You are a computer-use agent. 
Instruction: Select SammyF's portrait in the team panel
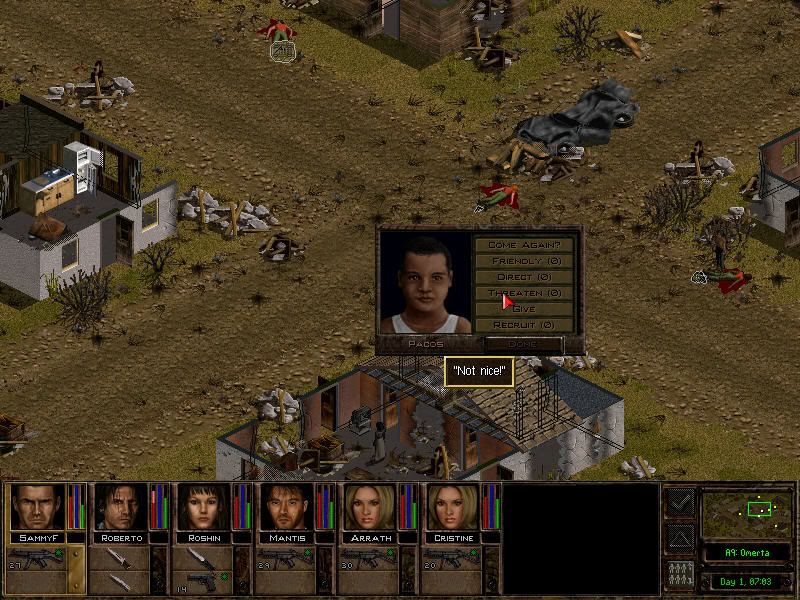click(x=36, y=507)
